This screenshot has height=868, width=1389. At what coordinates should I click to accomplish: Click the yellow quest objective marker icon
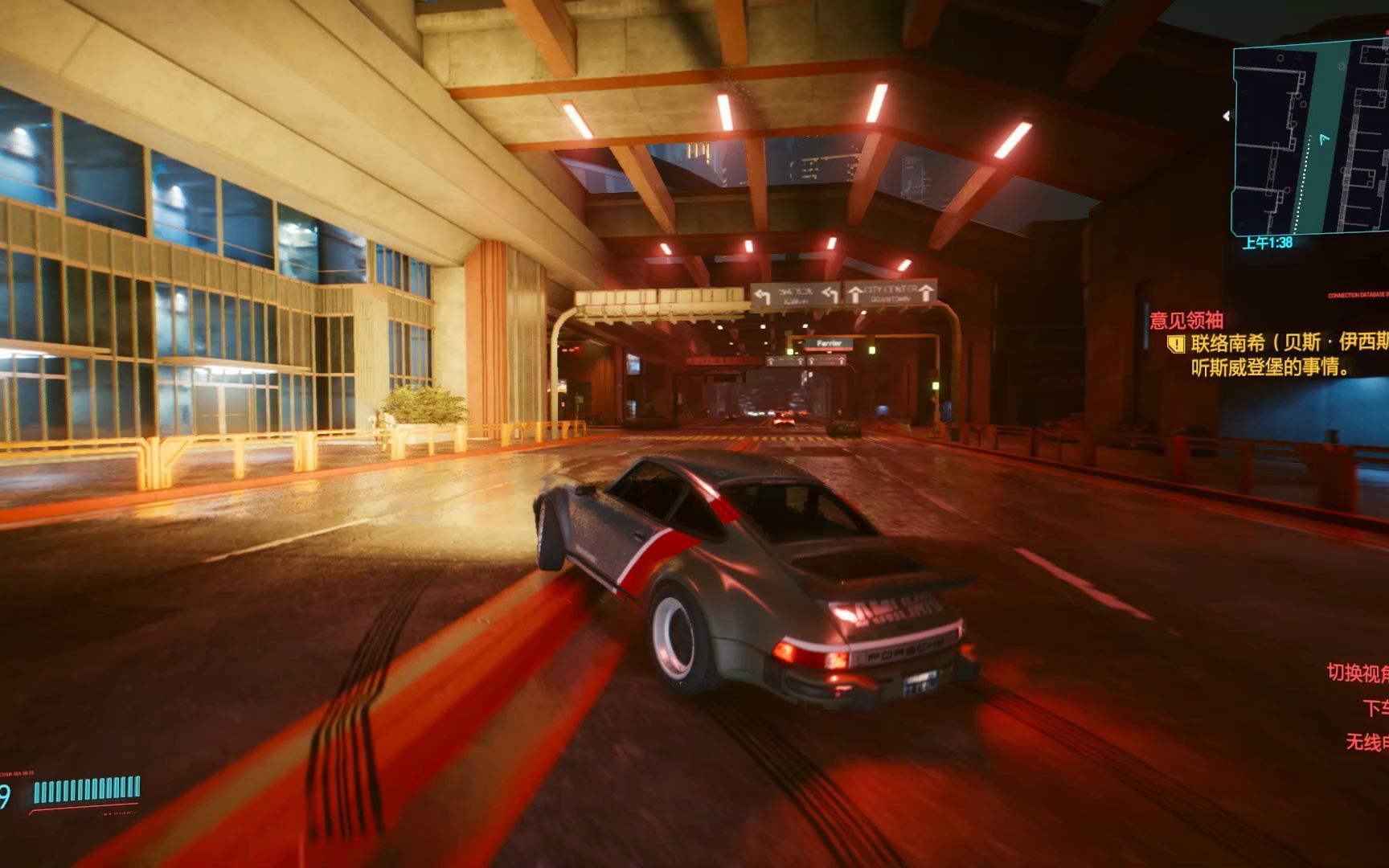pos(1176,345)
